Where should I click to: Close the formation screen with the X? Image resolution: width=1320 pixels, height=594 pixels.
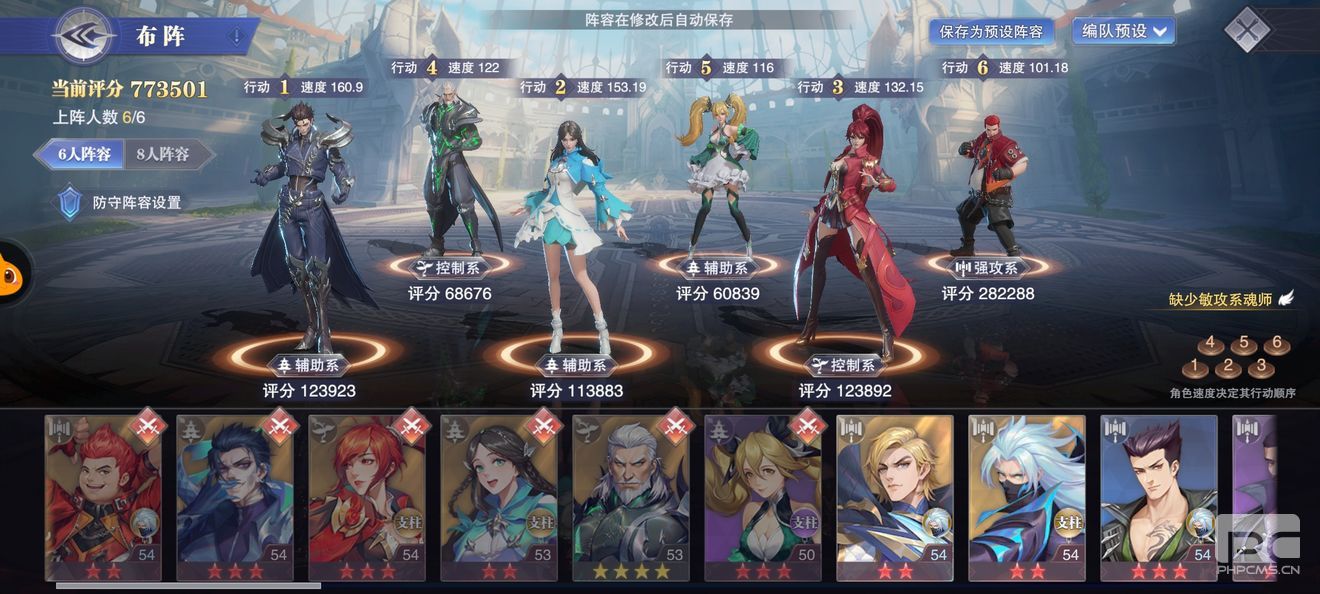[x=1246, y=30]
